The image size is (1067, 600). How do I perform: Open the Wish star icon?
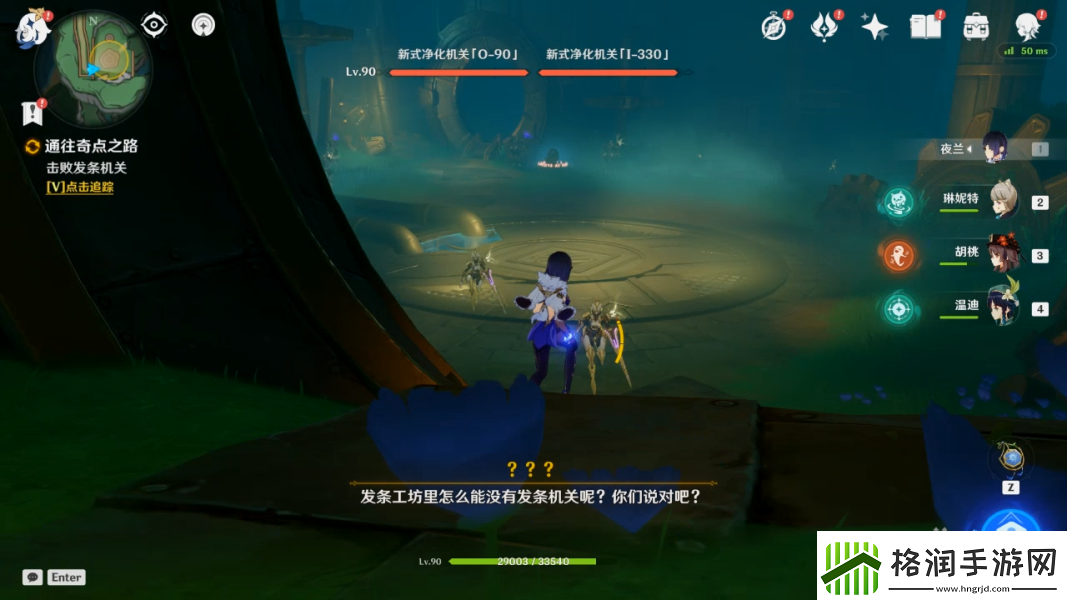874,27
